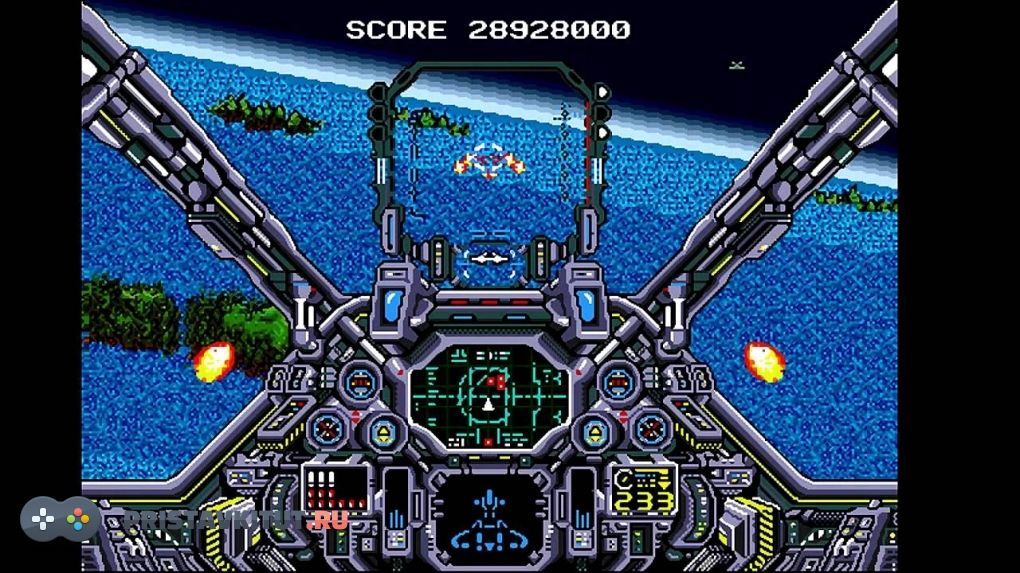
Task: Click the green radar screen
Action: [x=489, y=395]
